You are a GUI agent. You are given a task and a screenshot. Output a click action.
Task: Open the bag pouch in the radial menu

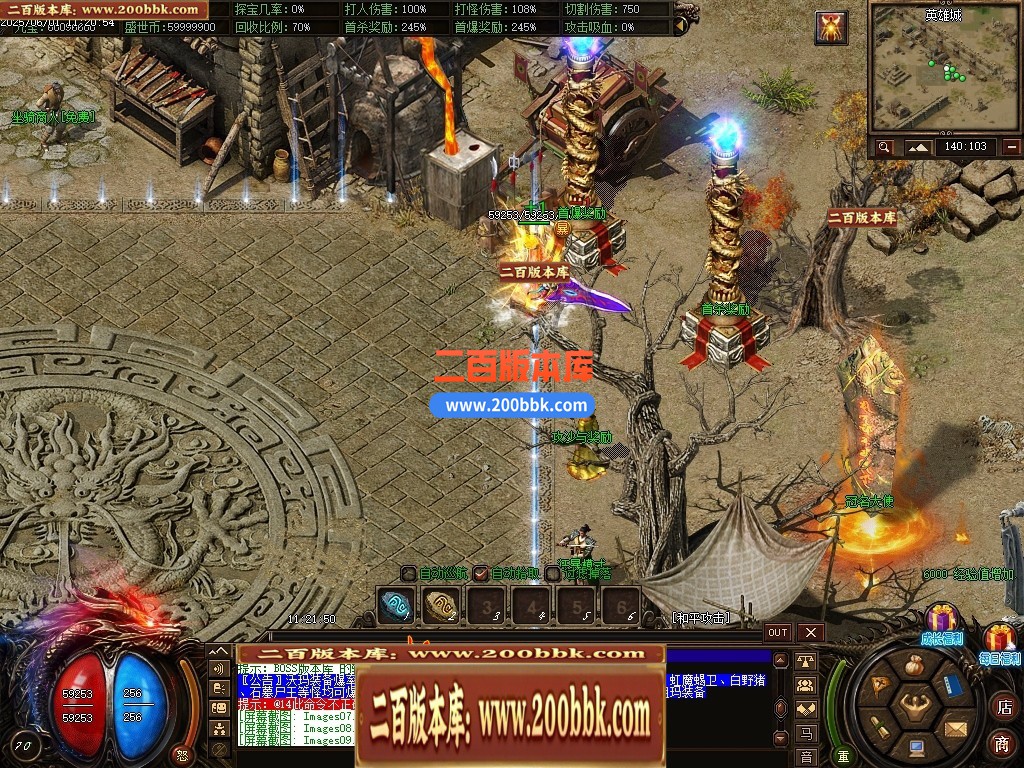click(x=915, y=666)
